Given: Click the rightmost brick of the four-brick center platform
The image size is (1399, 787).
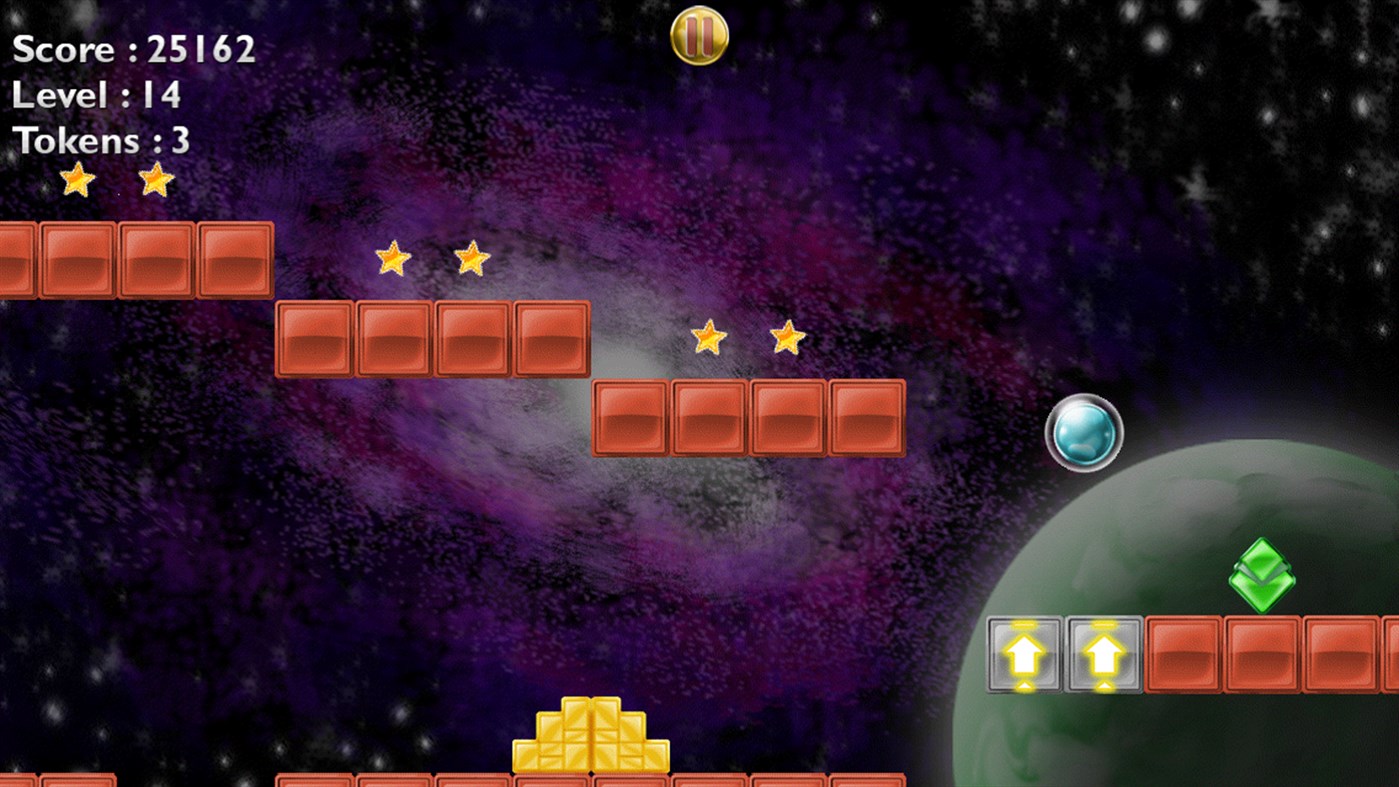Looking at the screenshot, I should point(866,419).
